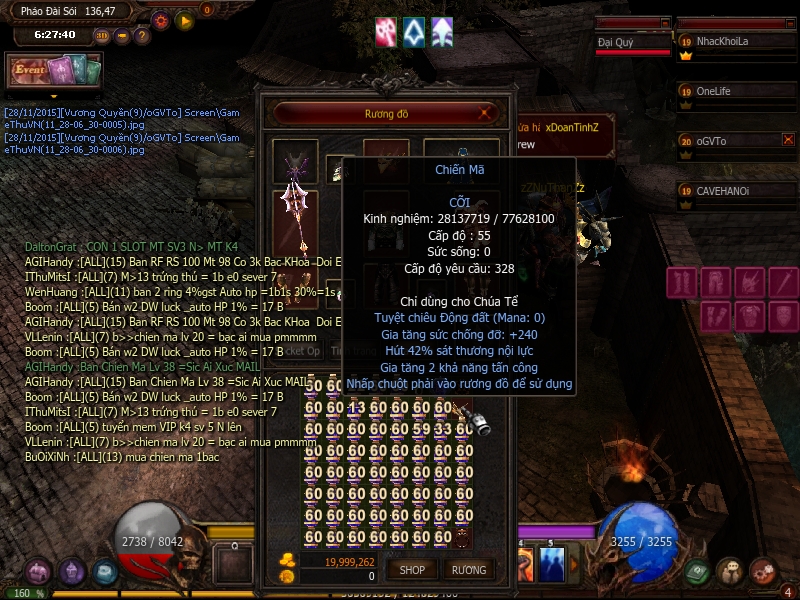Image resolution: width=800 pixels, height=600 pixels.
Task: Select the blue figure skill slot 5
Action: (x=552, y=564)
